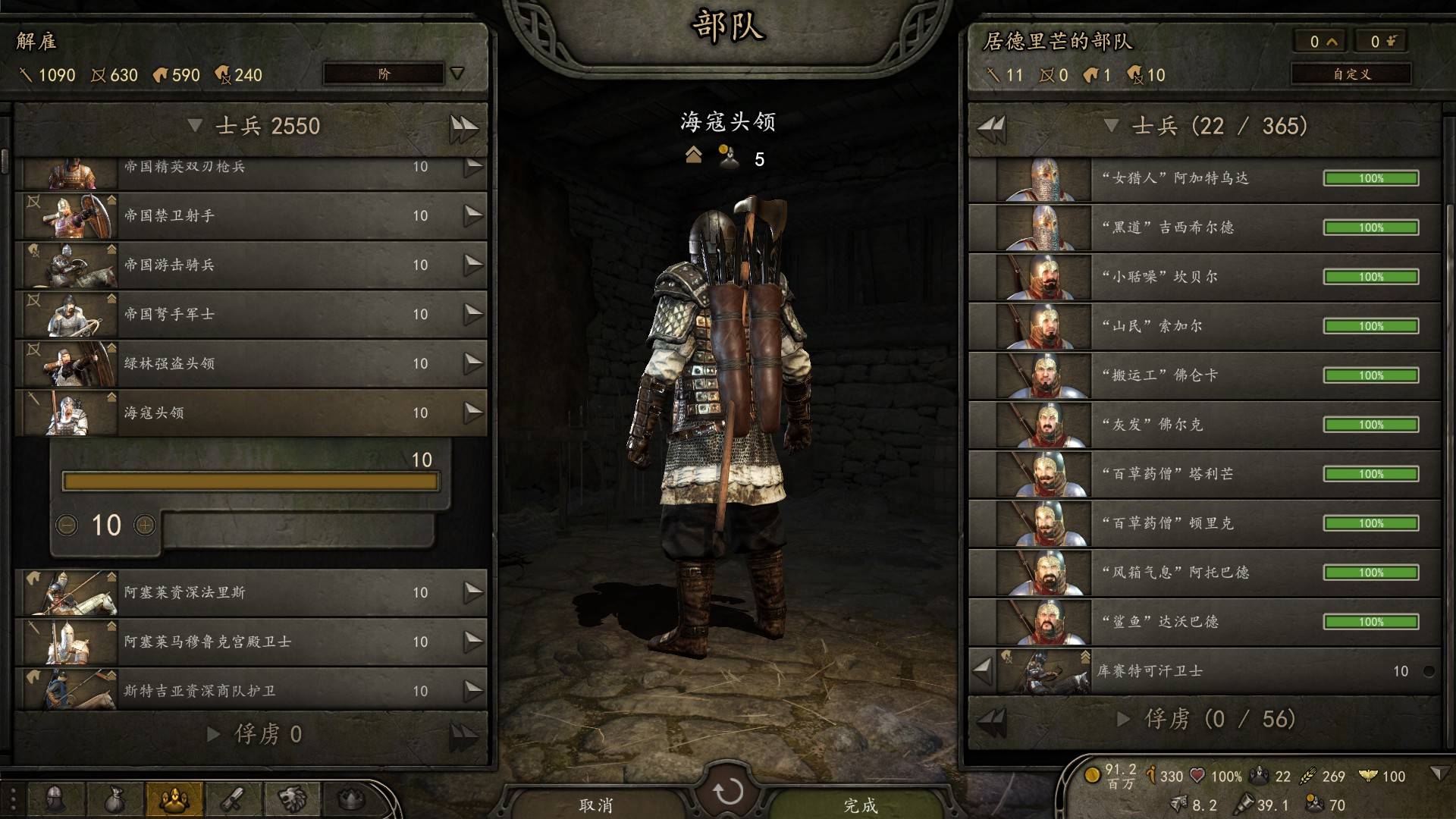Open the inventory bag icon tab

pyautogui.click(x=114, y=799)
